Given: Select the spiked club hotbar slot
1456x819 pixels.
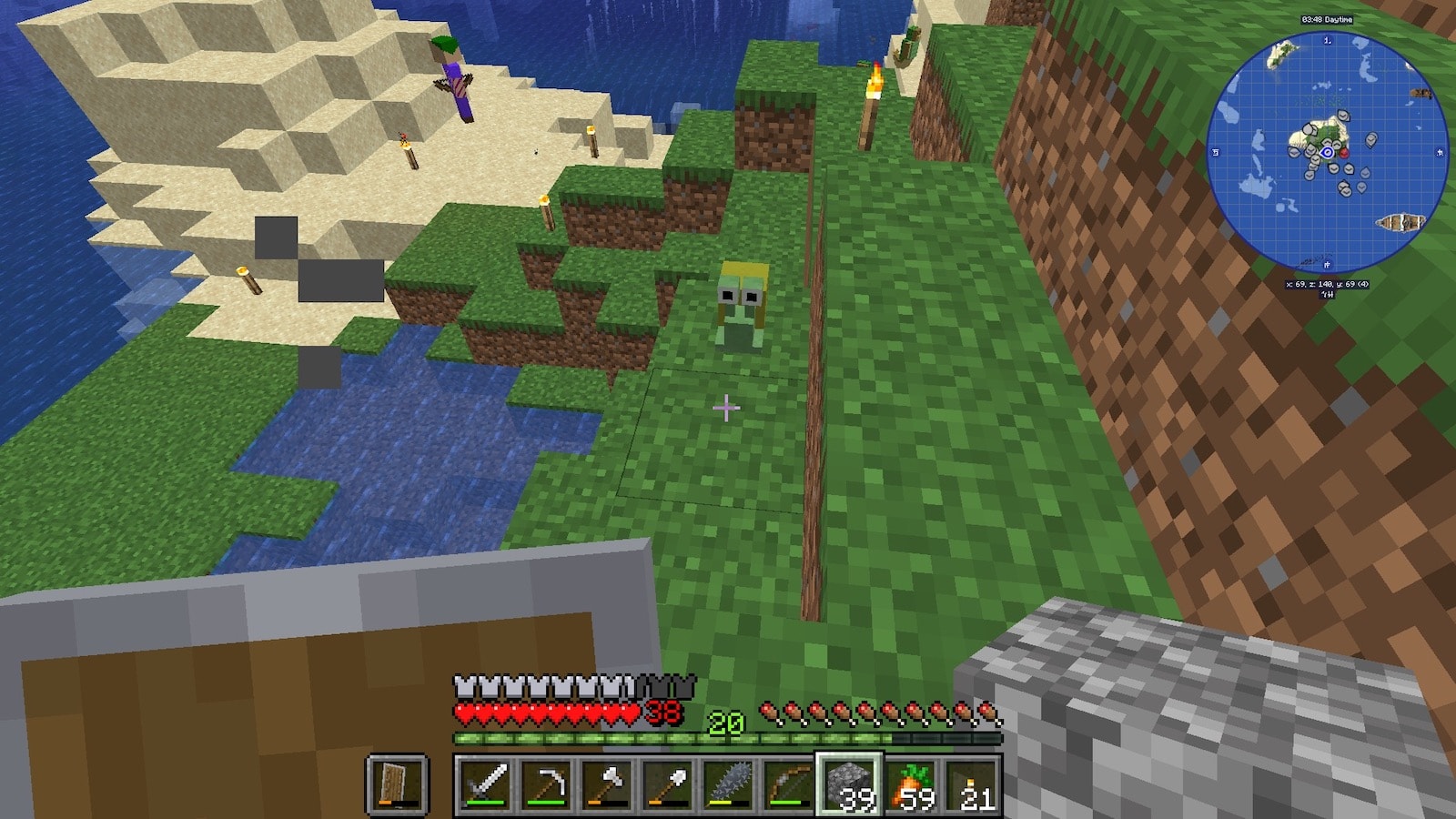Looking at the screenshot, I should 728,784.
